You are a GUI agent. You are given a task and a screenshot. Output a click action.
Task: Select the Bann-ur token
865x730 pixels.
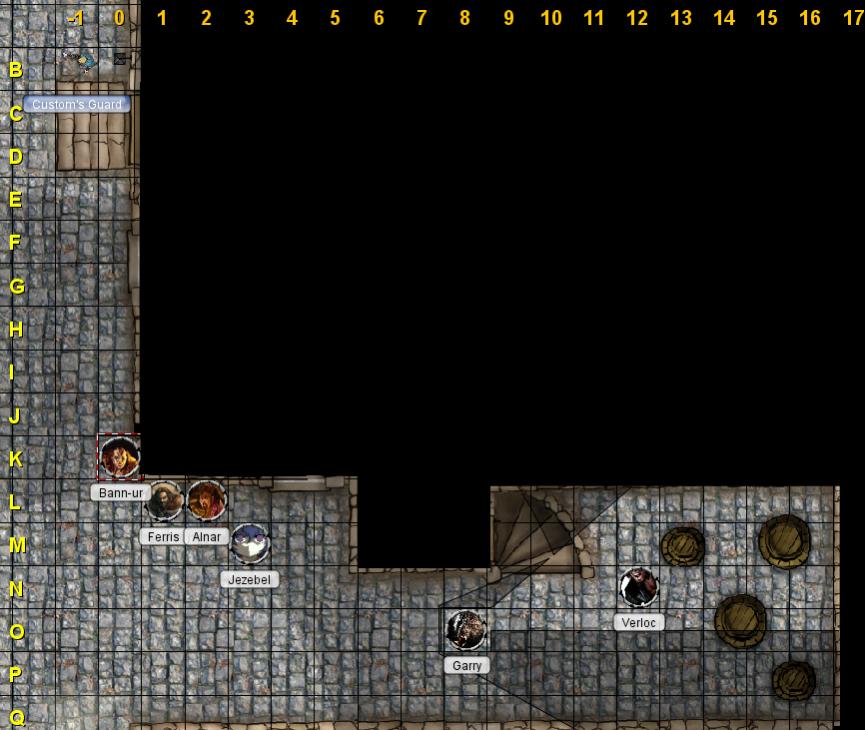(x=119, y=457)
